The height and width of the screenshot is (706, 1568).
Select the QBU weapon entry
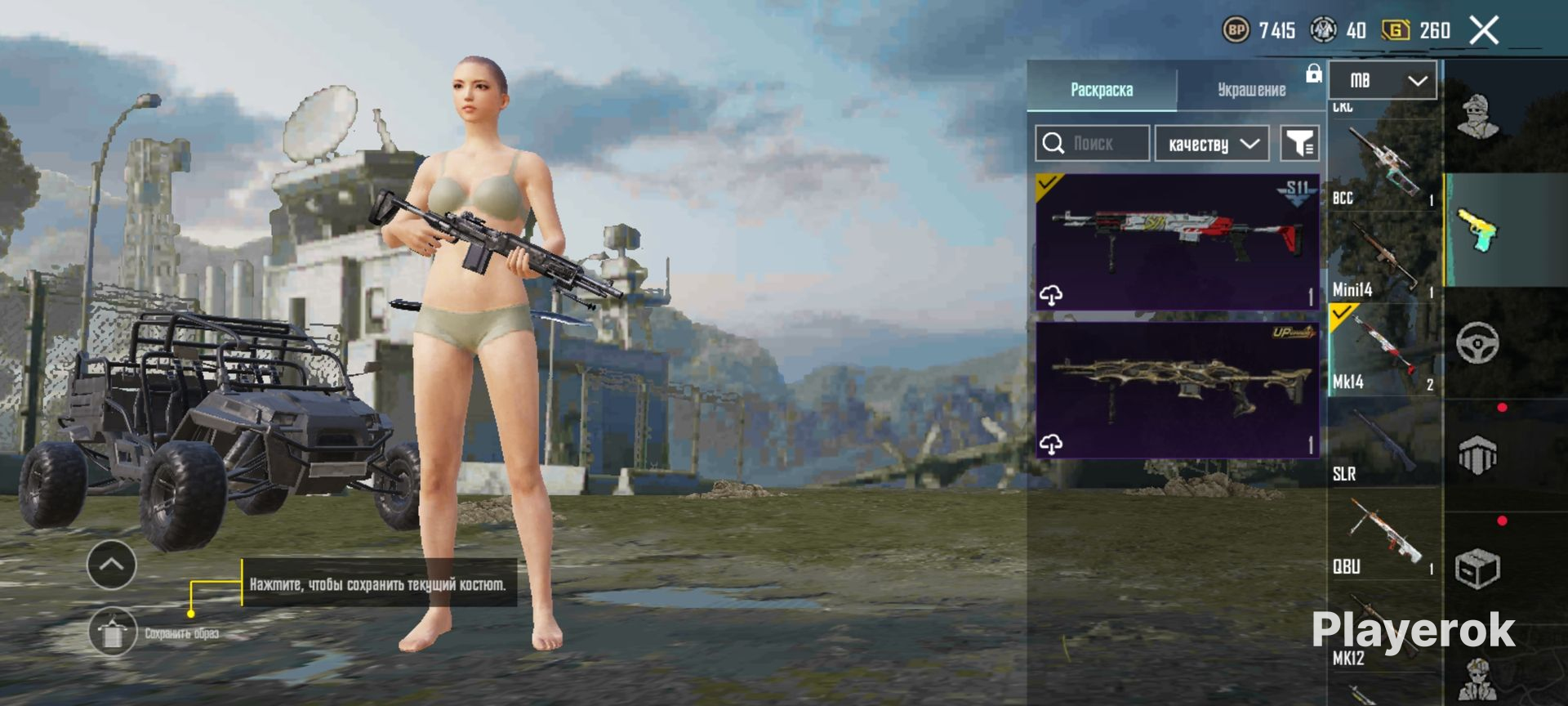point(1384,536)
